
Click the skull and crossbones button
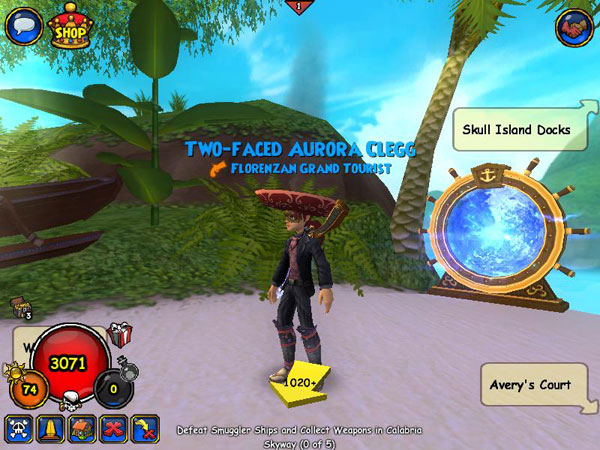pyautogui.click(x=19, y=428)
